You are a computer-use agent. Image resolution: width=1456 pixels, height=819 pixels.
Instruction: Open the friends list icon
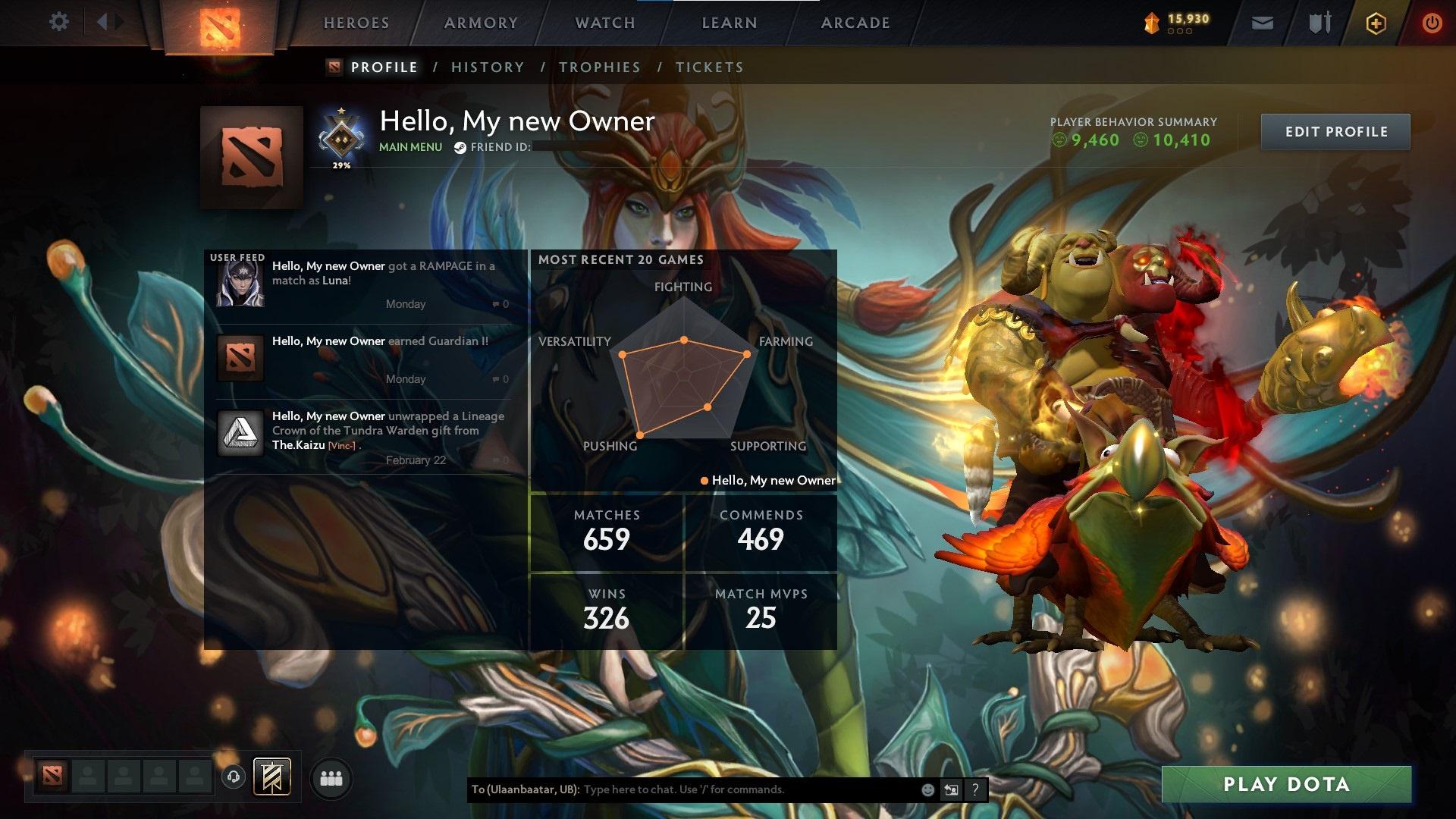tap(331, 777)
